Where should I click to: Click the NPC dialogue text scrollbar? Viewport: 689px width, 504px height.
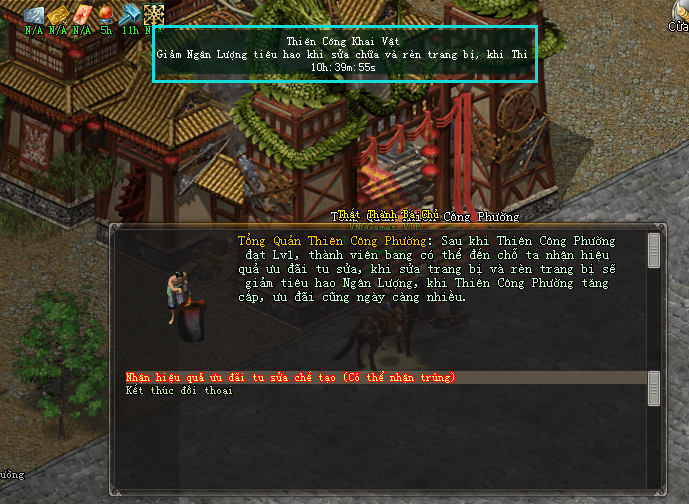click(x=654, y=250)
